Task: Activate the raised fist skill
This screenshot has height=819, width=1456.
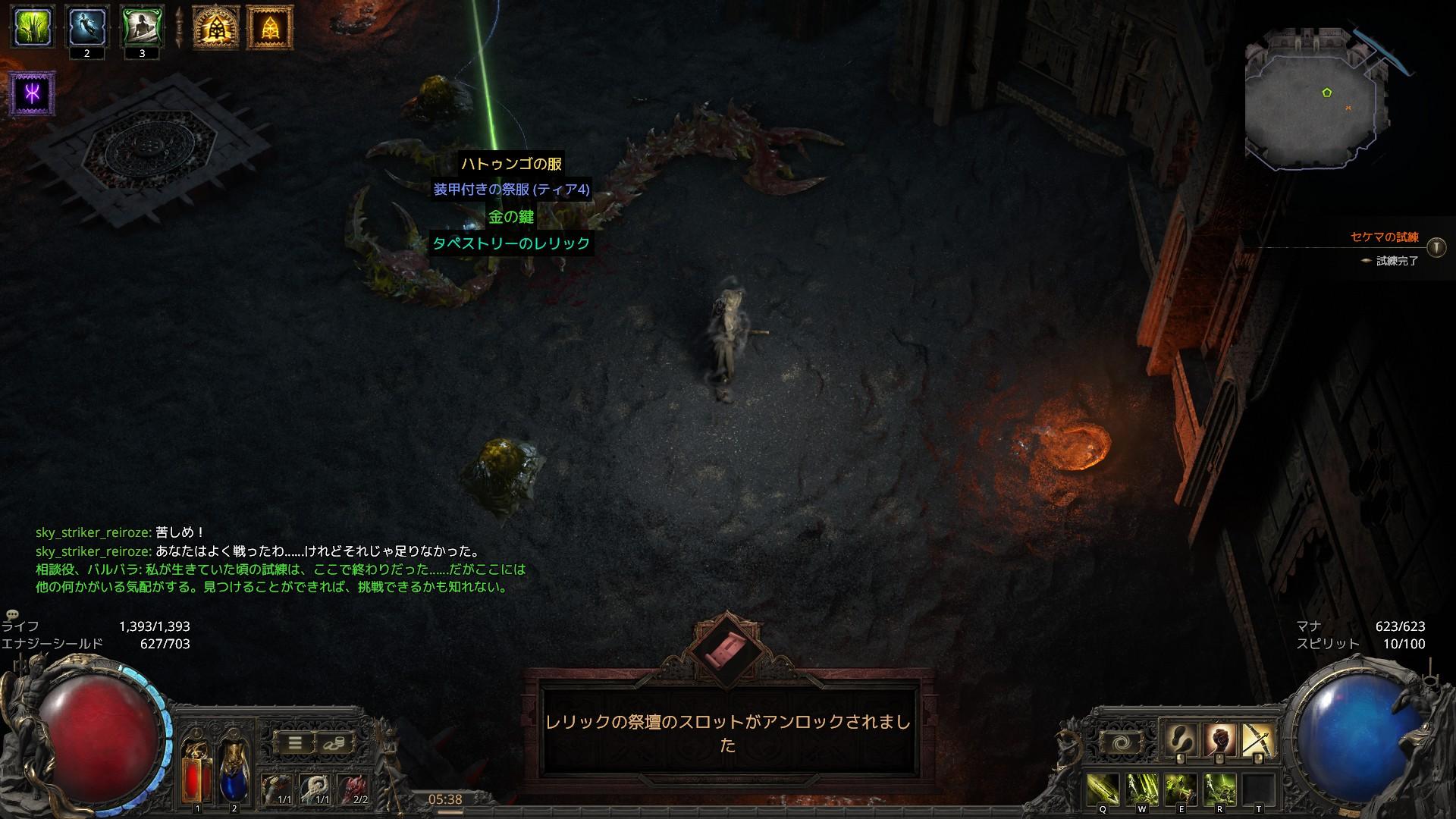Action: pos(1219,740)
